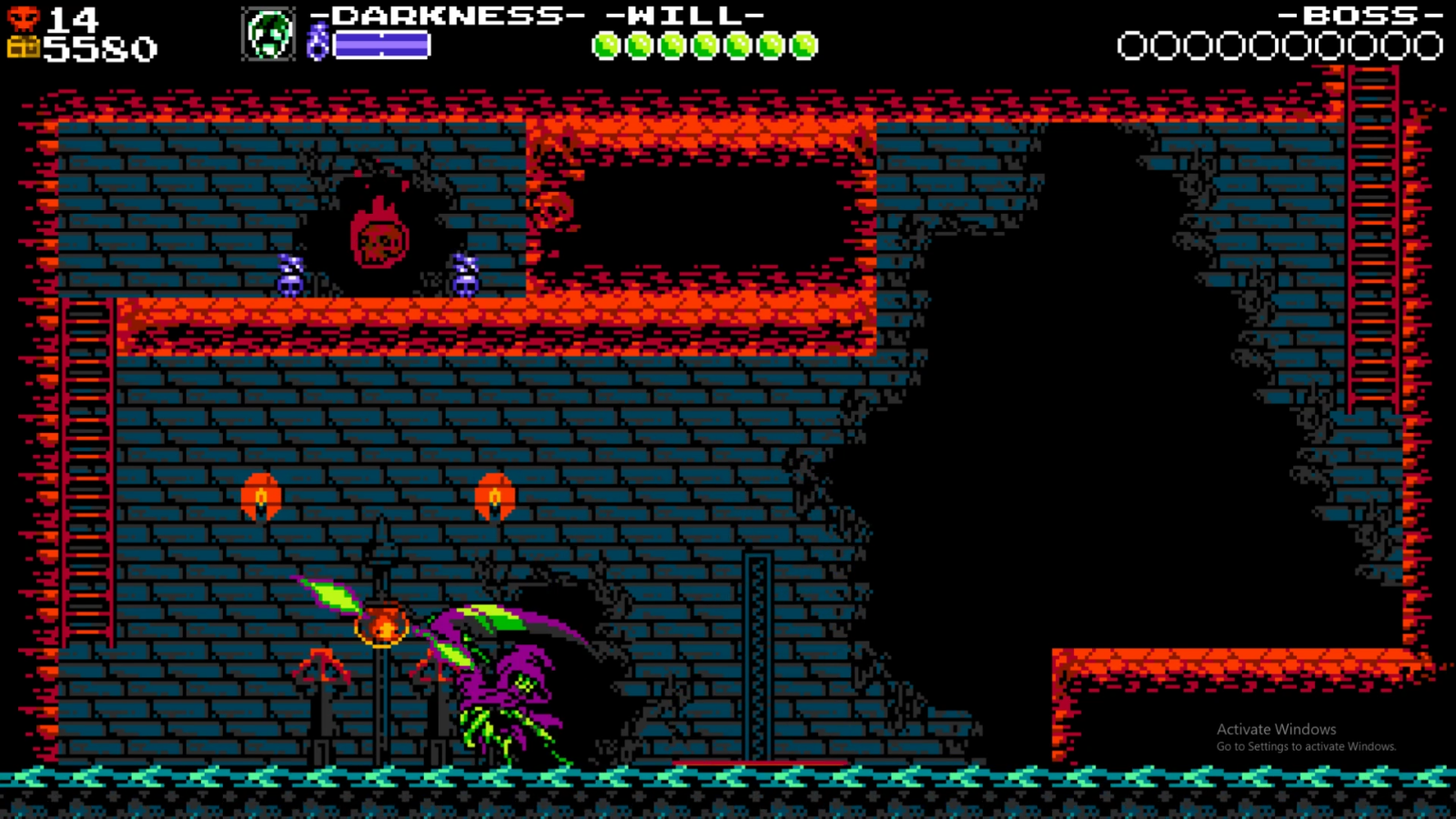Click Go to Settings to activate Windows

coord(1307,745)
